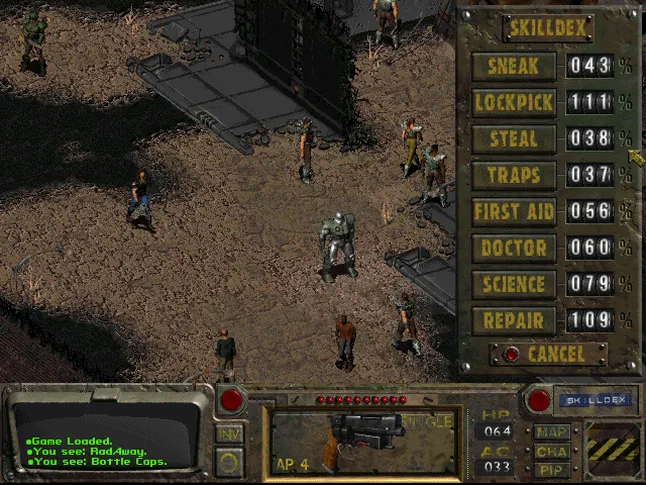646x485 pixels.
Task: Cancel the Skilldex panel
Action: [549, 354]
